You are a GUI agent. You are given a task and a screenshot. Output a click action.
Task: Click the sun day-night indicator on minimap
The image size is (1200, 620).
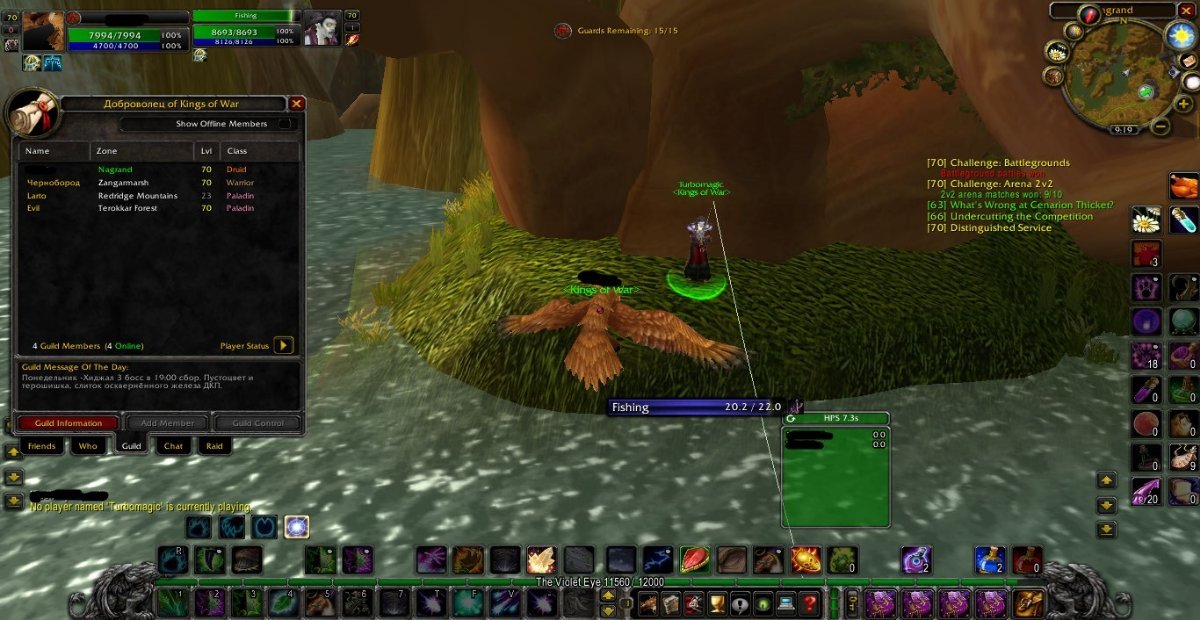pos(1181,35)
